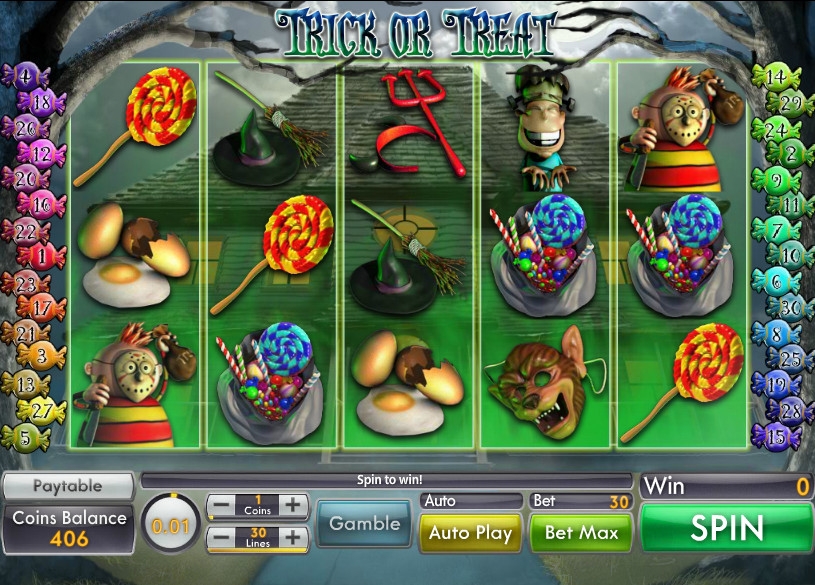Select payline 1 candy marker

tap(42, 257)
